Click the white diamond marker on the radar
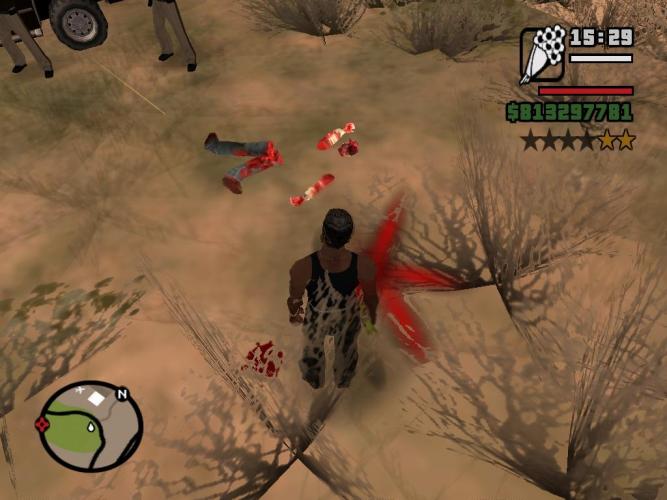667x500 pixels. click(98, 398)
